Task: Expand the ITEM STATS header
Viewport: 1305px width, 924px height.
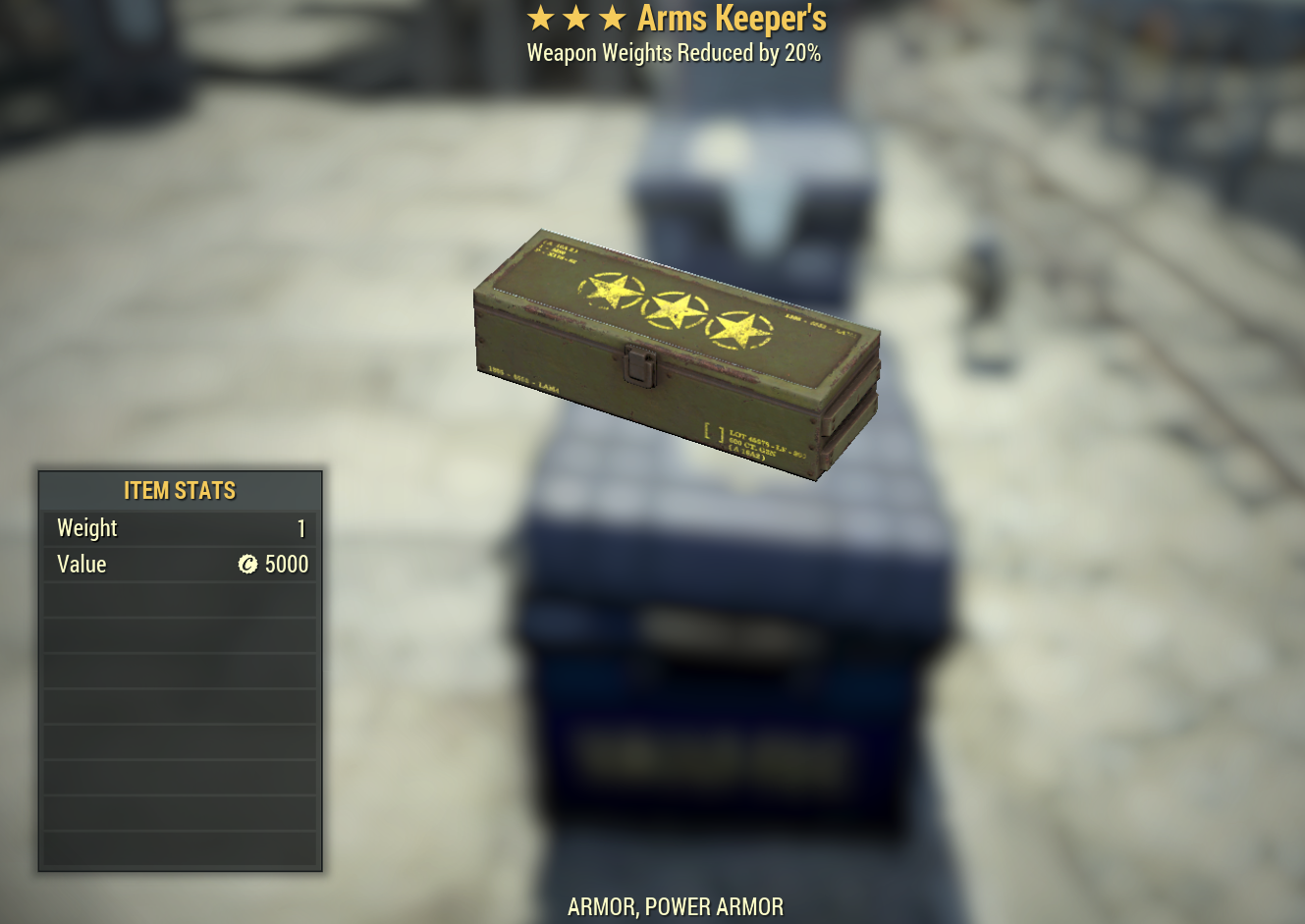Action: click(180, 490)
